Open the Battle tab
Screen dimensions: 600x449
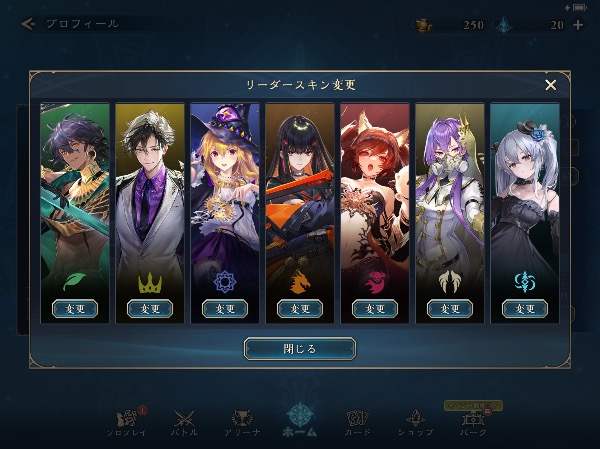(184, 421)
